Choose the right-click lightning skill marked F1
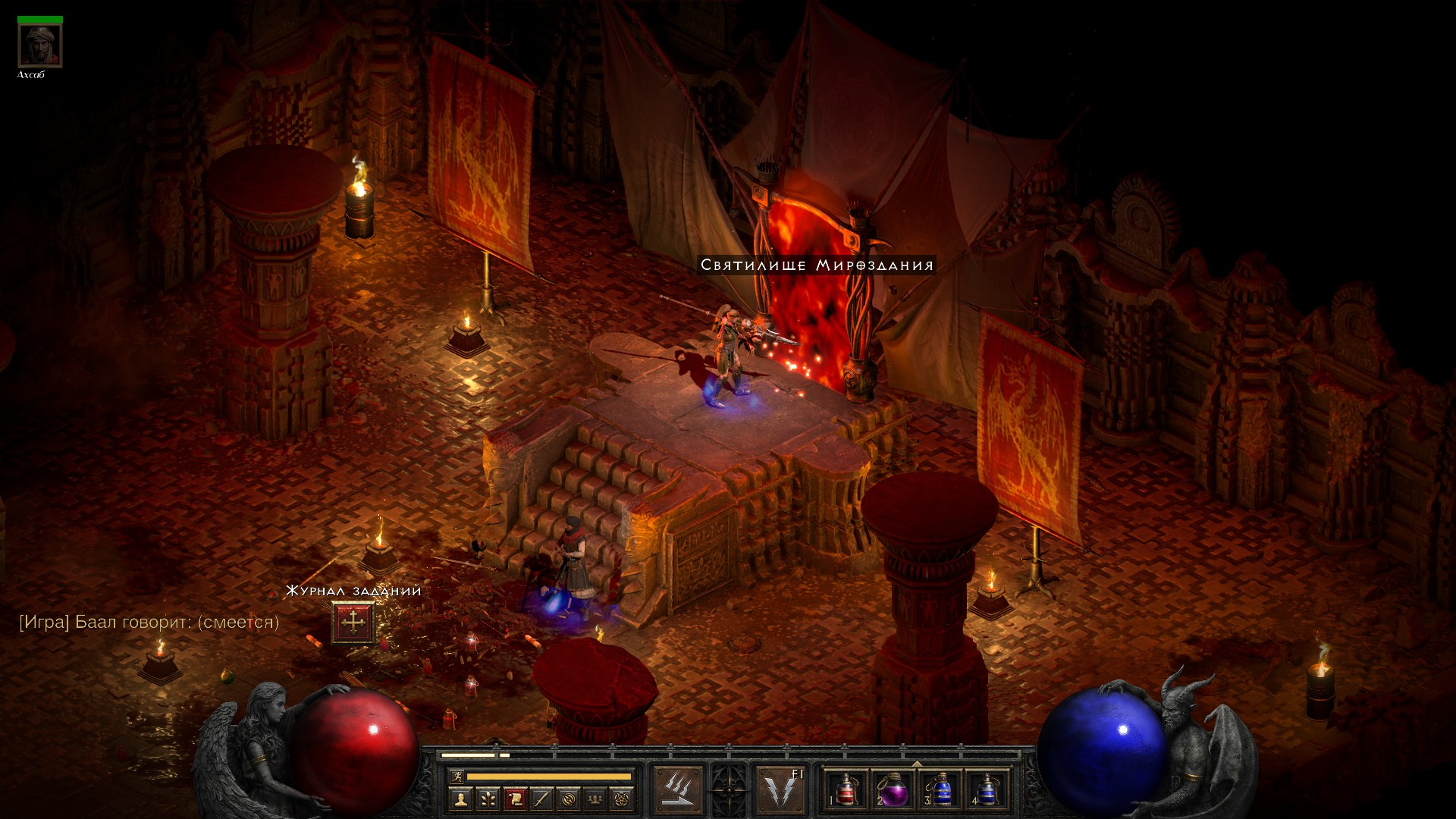1456x819 pixels. [x=780, y=789]
